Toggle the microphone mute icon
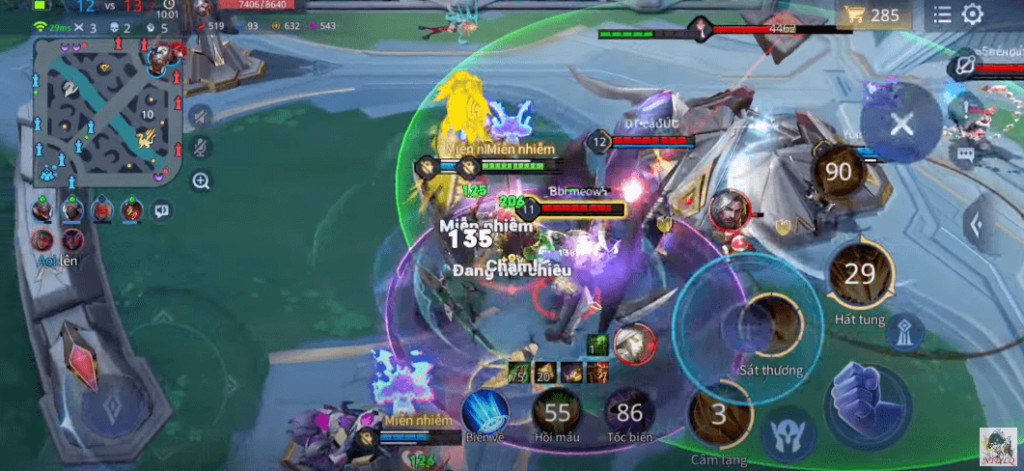 pyautogui.click(x=200, y=148)
